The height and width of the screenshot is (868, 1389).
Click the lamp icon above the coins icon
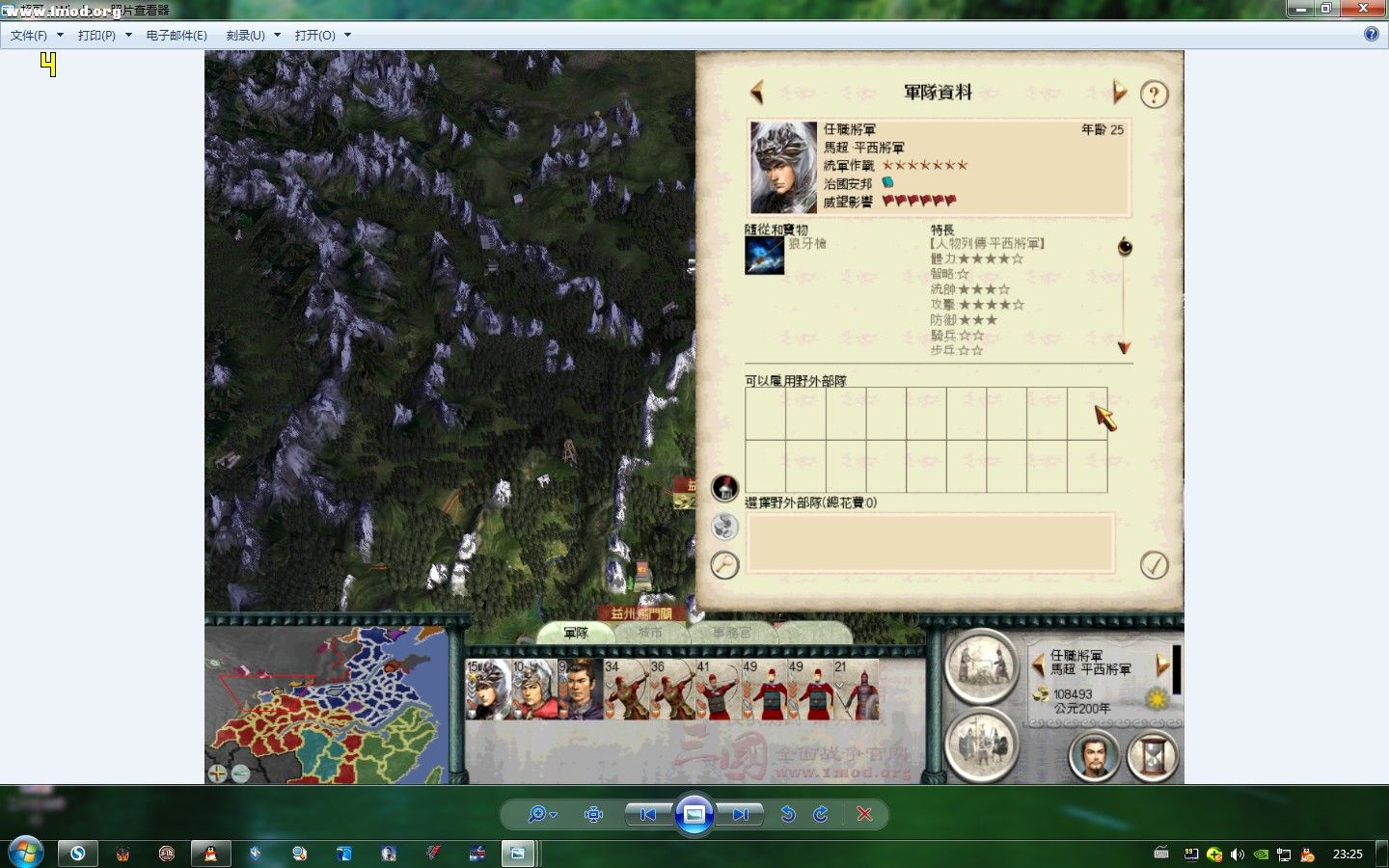pos(723,487)
